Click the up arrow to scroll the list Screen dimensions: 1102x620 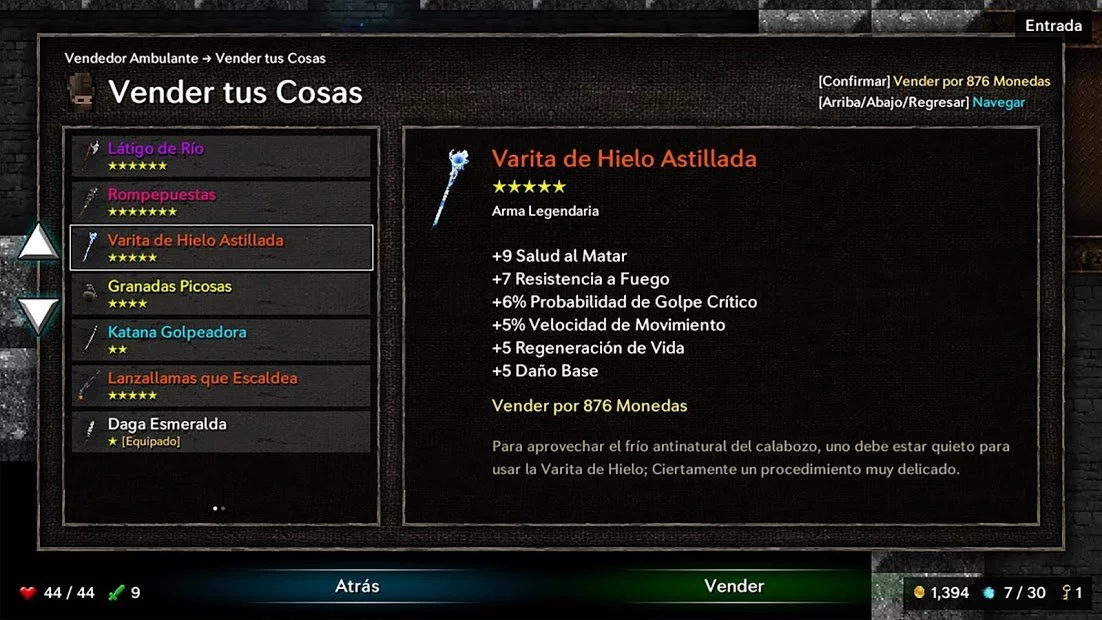(39, 243)
